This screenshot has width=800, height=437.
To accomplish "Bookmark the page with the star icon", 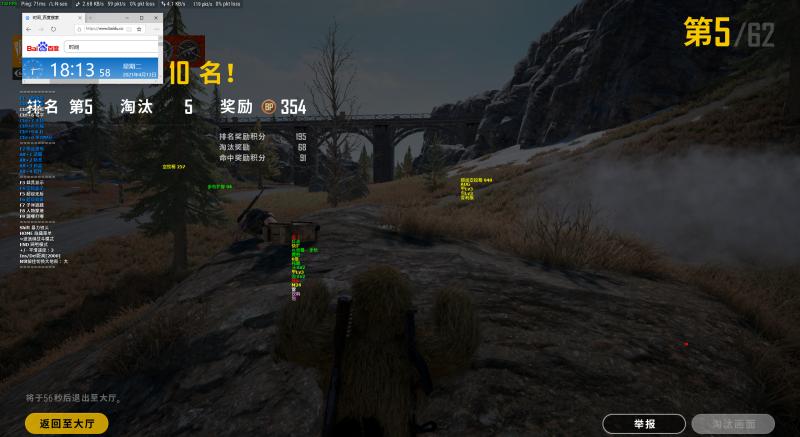I will pos(139,29).
